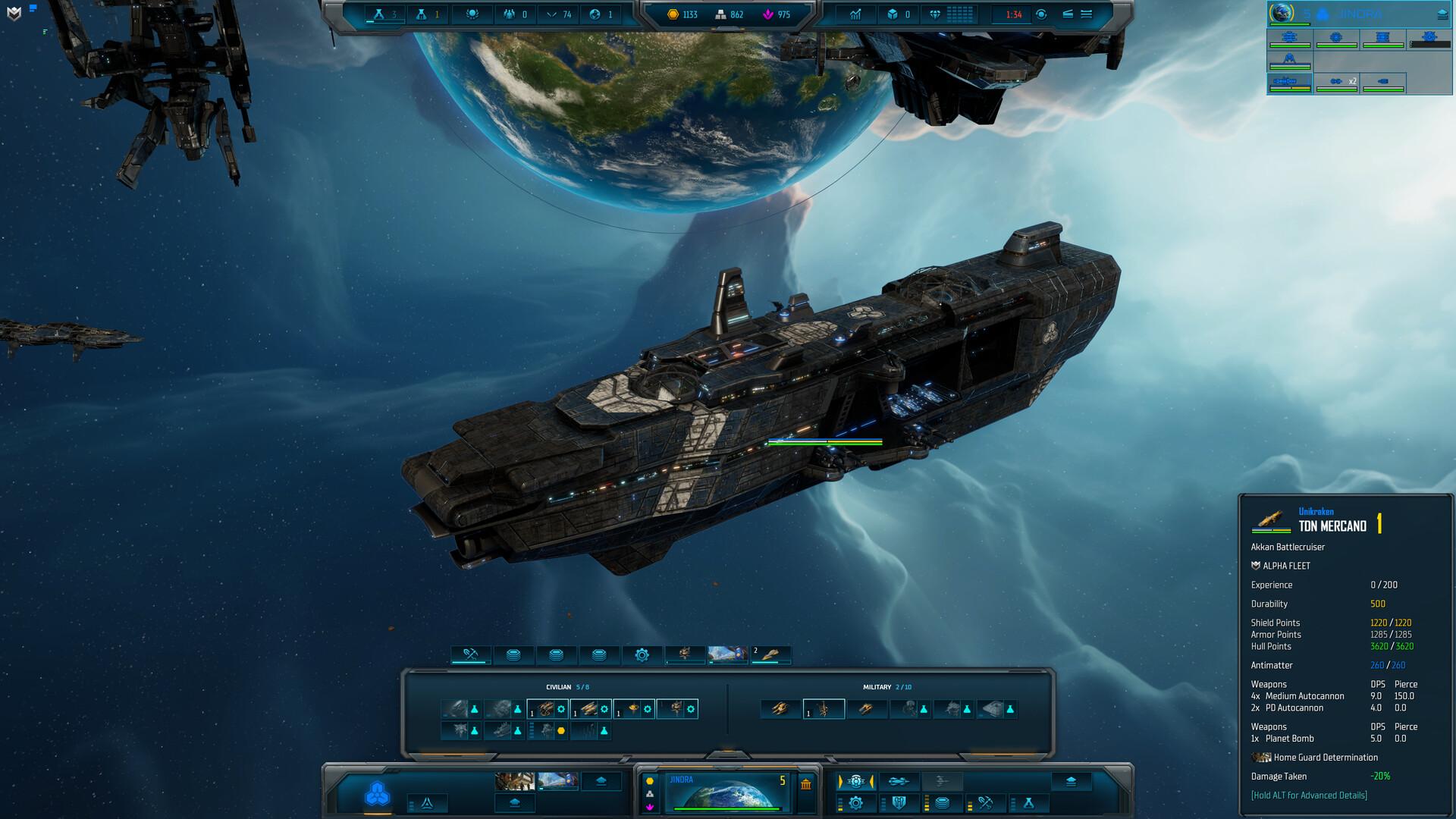This screenshot has height=819, width=1456.
Task: Toggle the flask beside the first military structure slot
Action: (924, 710)
